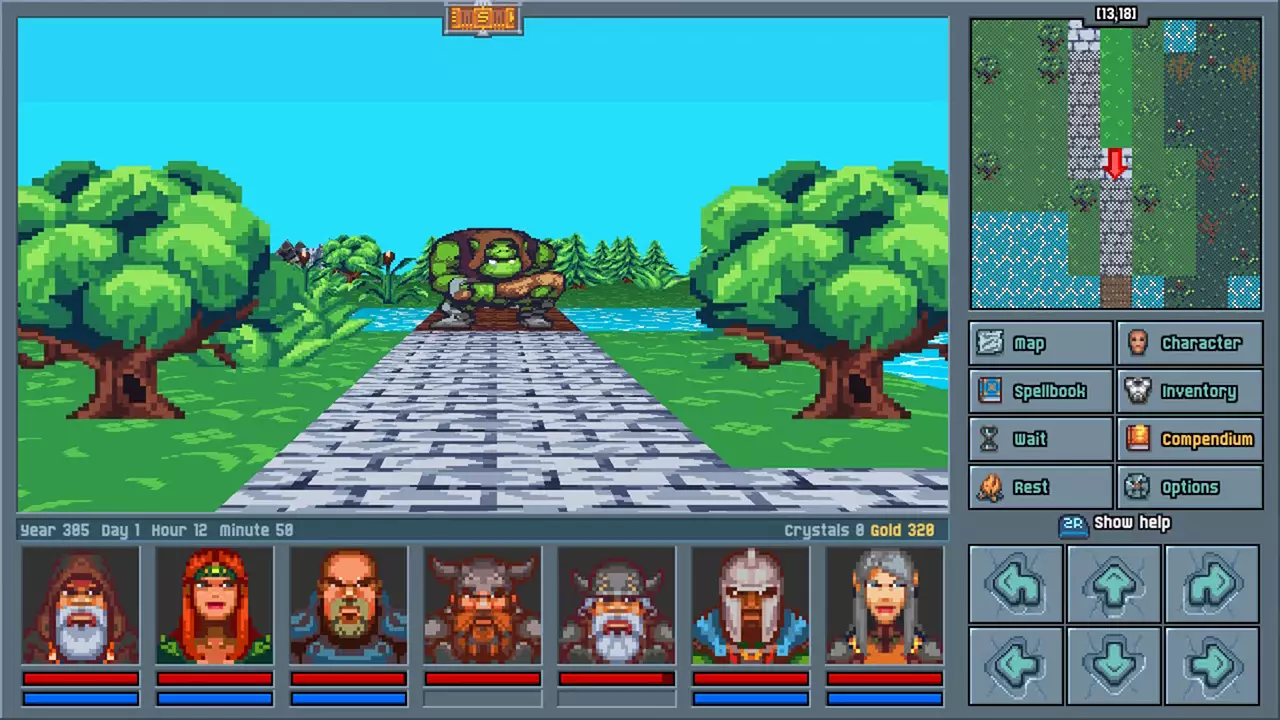The image size is (1280, 720).
Task: Open Options via the windmill icon
Action: 1138,487
